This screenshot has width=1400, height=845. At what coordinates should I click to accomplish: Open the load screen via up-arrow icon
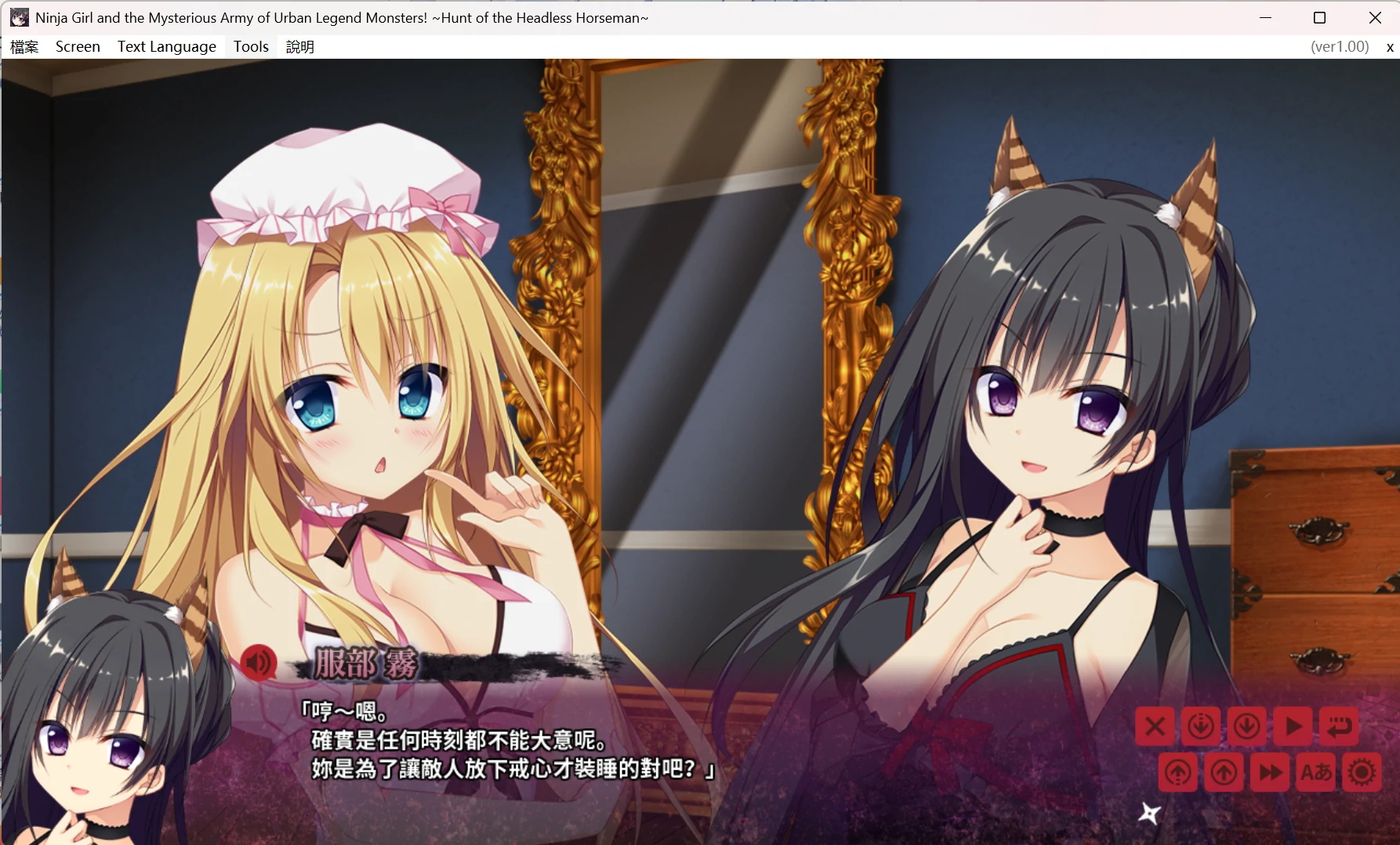point(1224,772)
